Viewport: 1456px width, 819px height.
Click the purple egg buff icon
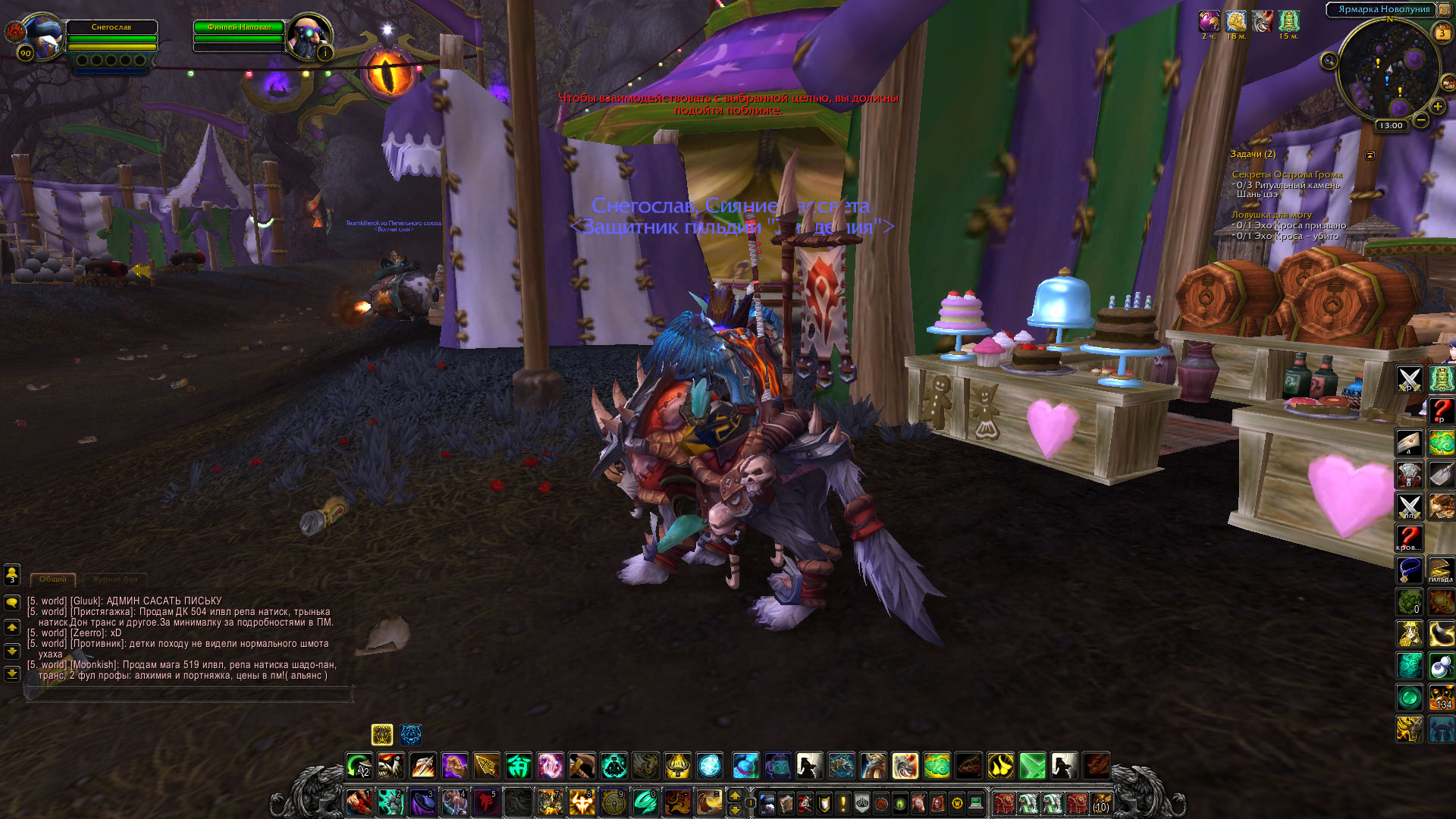[x=1209, y=21]
